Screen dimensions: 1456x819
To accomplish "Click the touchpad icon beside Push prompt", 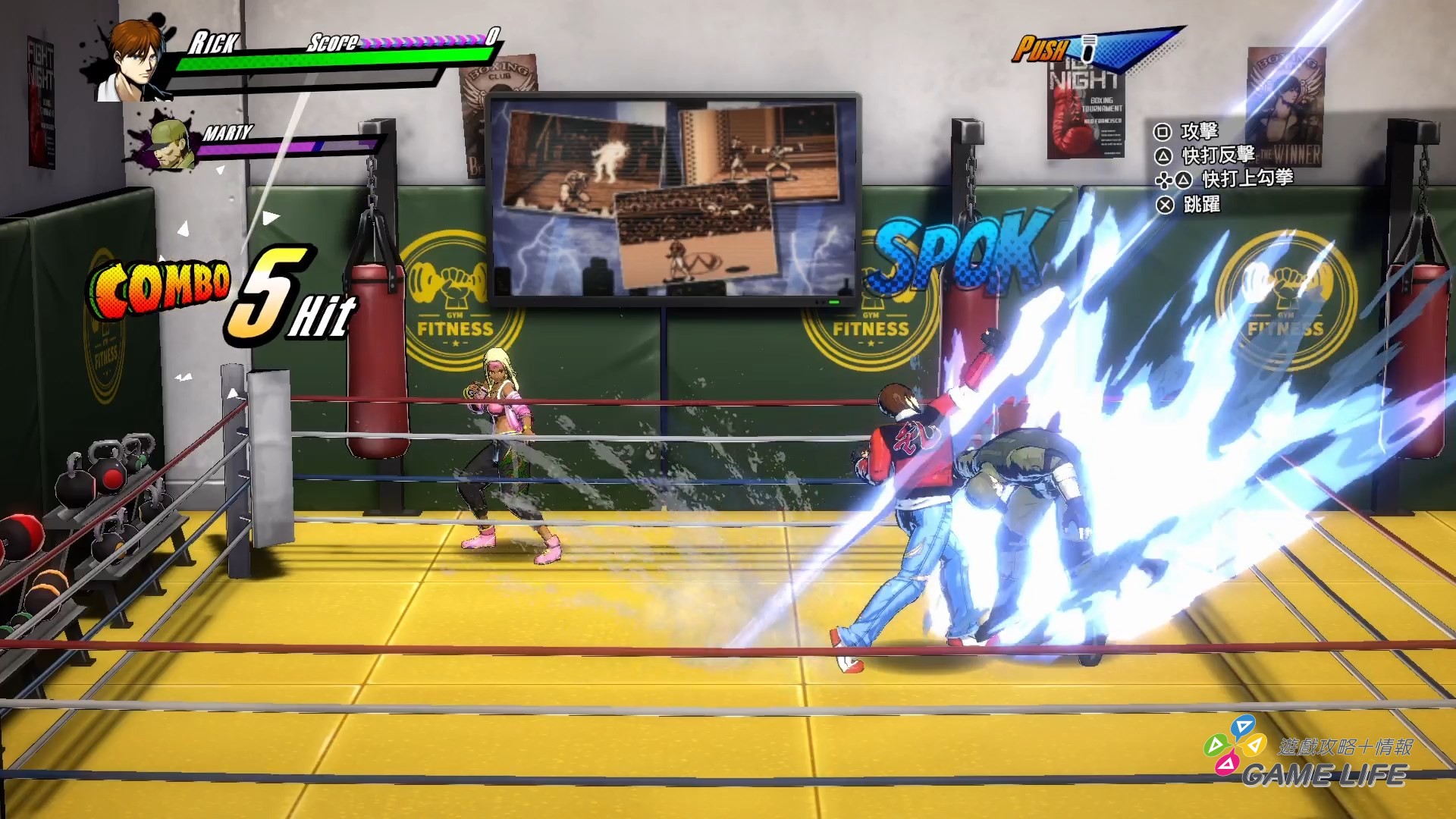I will 1090,48.
